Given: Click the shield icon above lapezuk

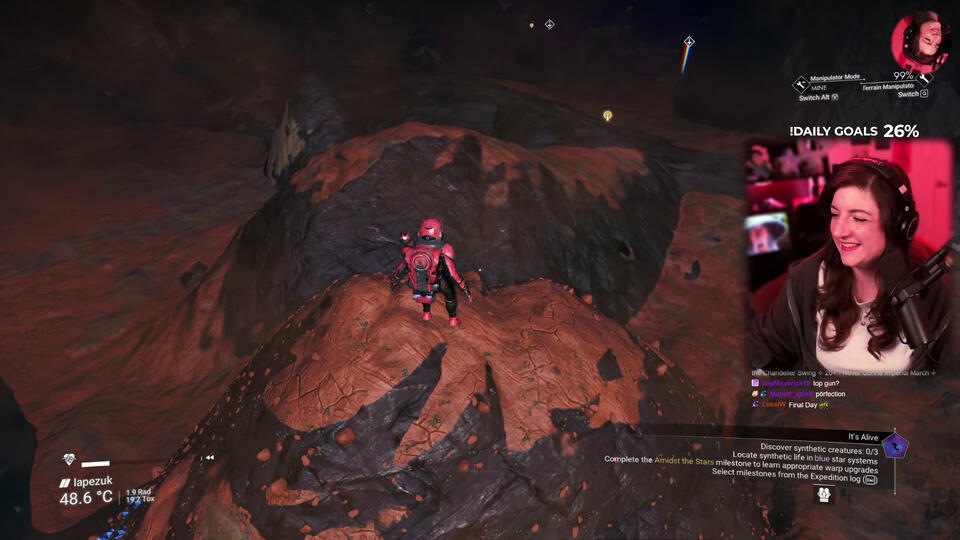Looking at the screenshot, I should point(68,460).
